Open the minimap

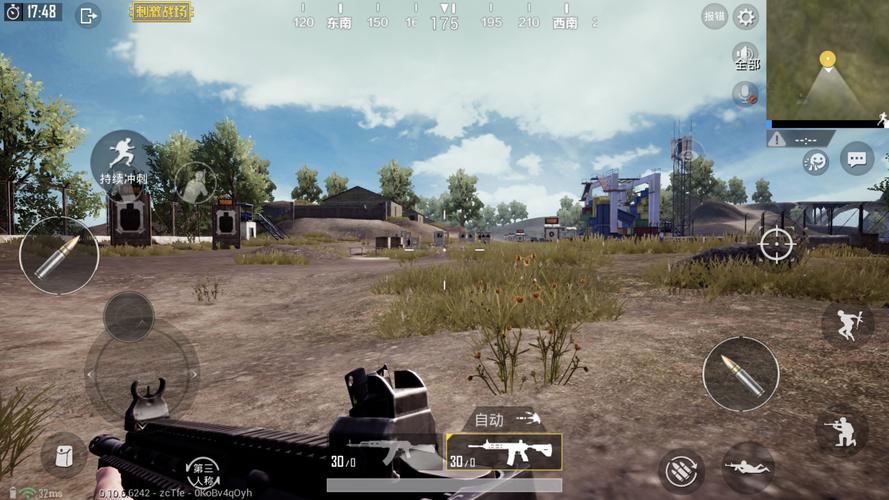(827, 60)
